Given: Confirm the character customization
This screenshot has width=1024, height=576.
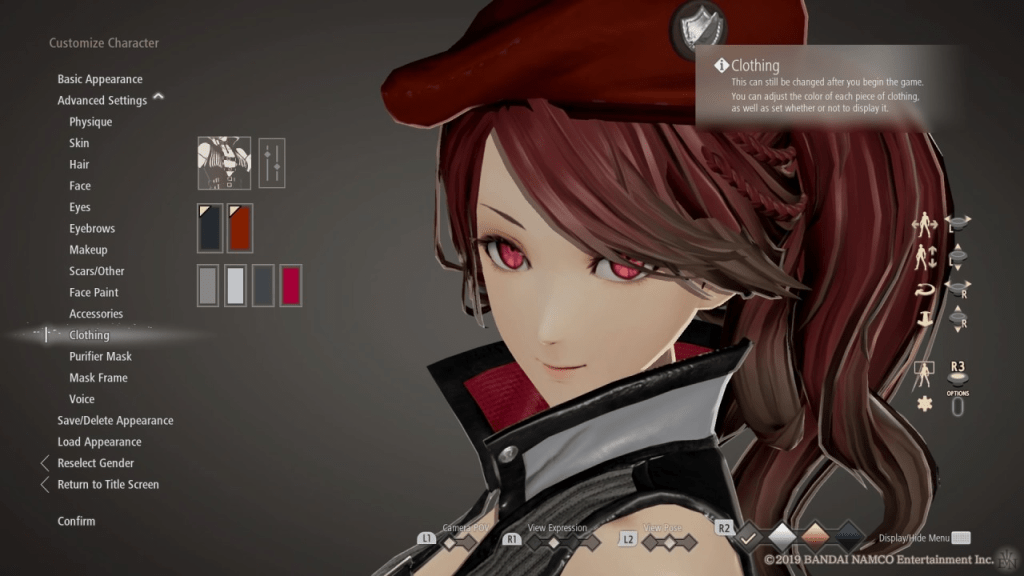Looking at the screenshot, I should click(76, 521).
